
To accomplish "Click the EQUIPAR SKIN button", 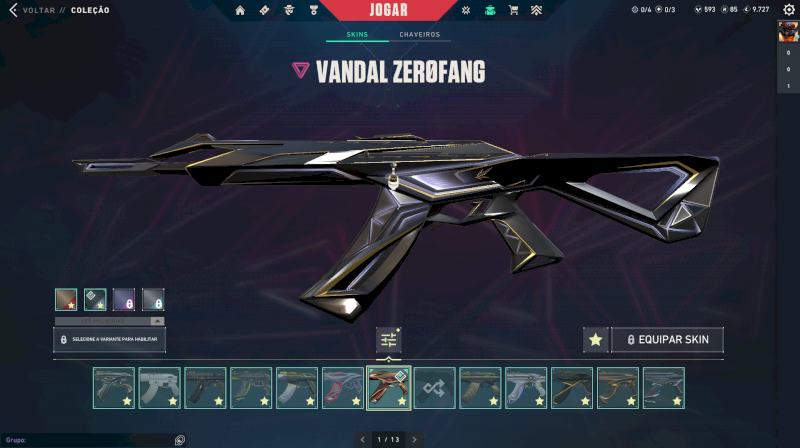I will 667,340.
